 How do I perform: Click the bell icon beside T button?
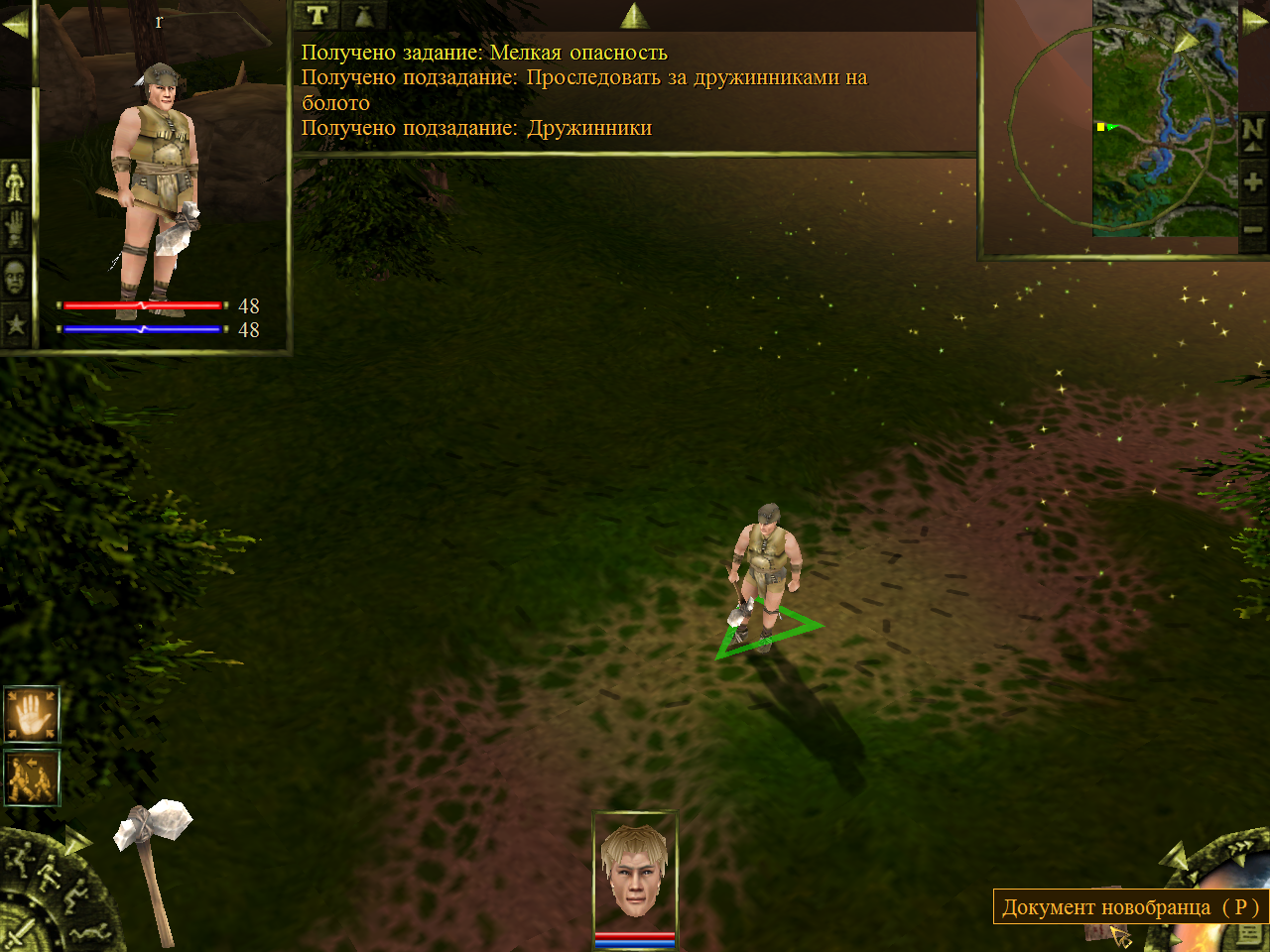(x=363, y=15)
